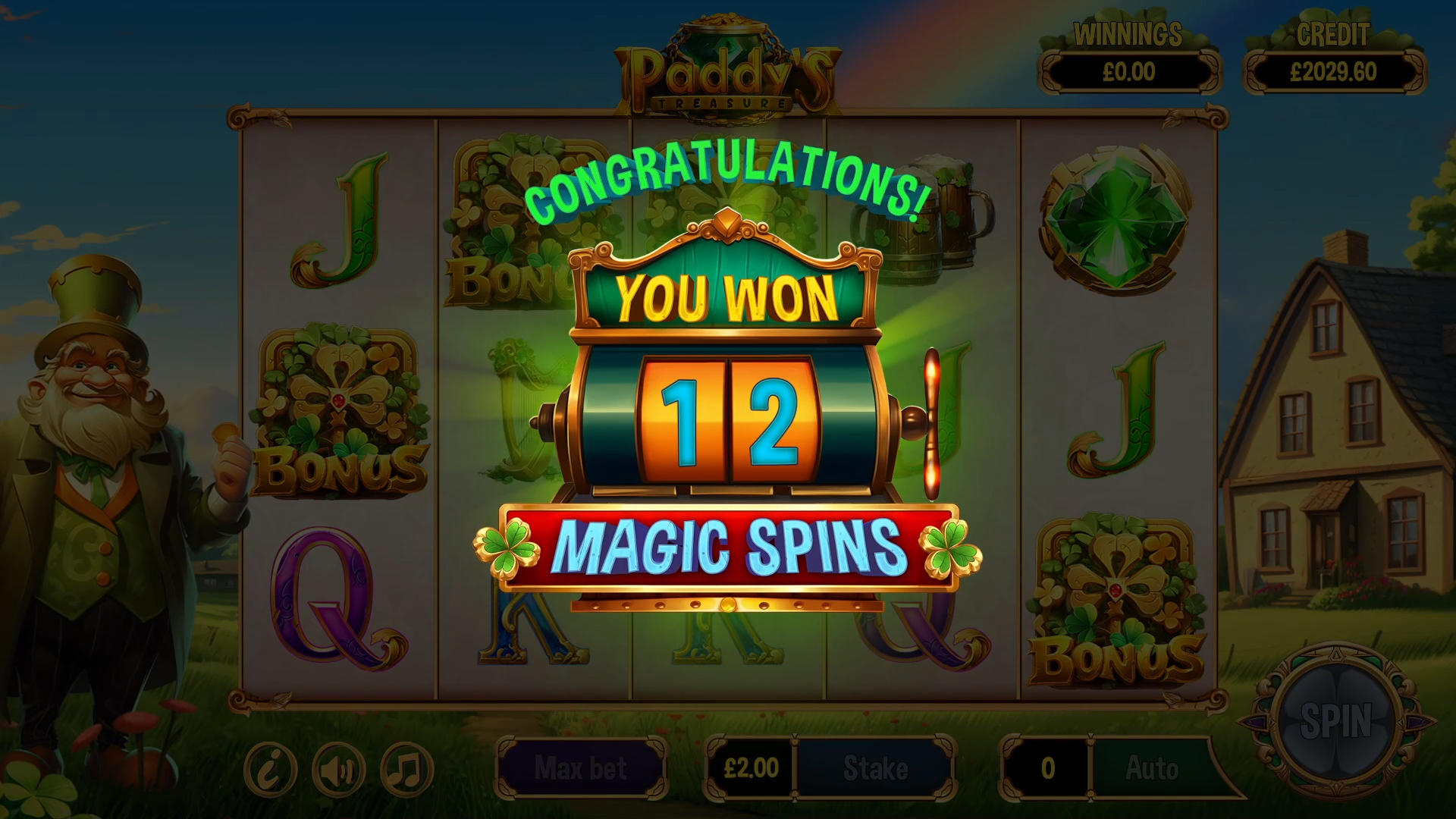This screenshot has height=819, width=1456.
Task: Toggle the background music note icon
Action: tap(407, 768)
